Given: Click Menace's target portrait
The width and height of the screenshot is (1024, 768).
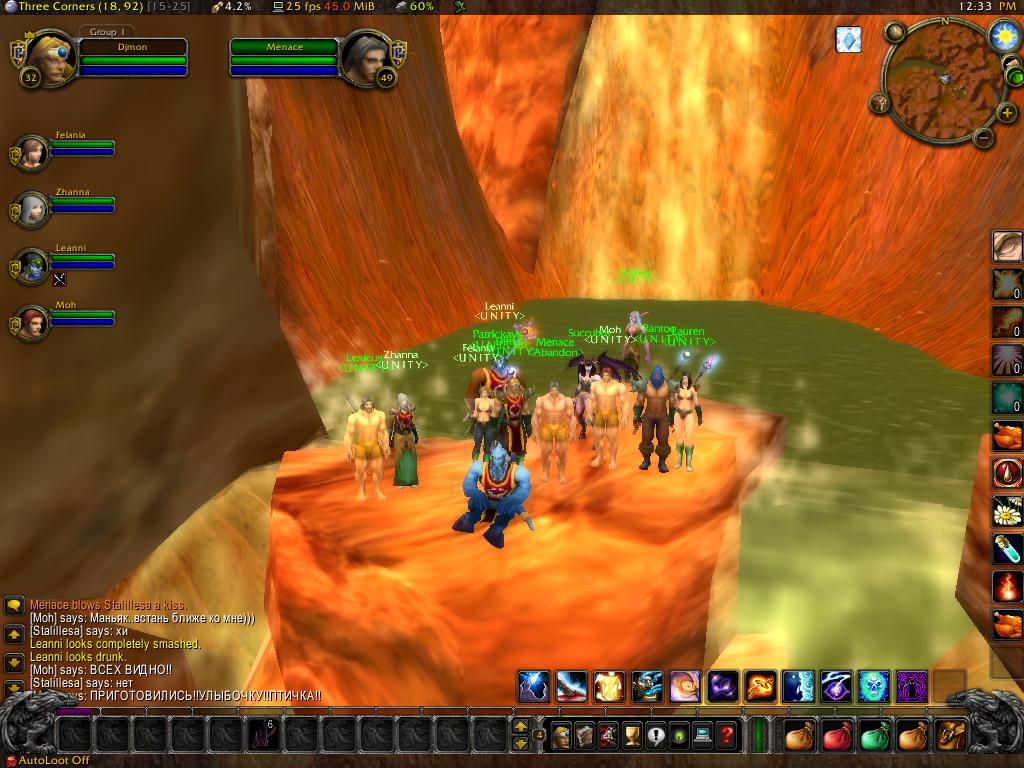Looking at the screenshot, I should click(366, 60).
